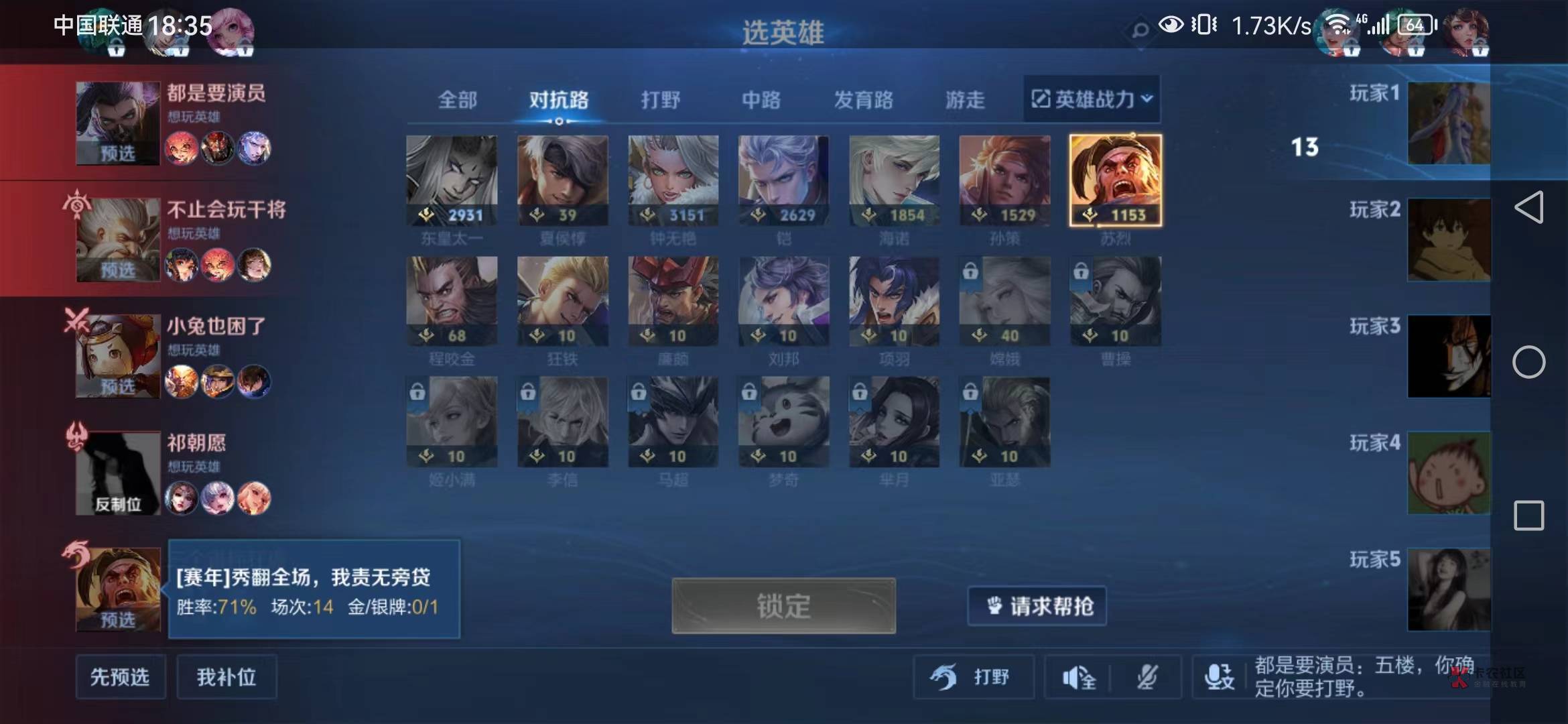1568x724 pixels.
Task: Pick the hero 钟无艳
Action: (x=673, y=180)
